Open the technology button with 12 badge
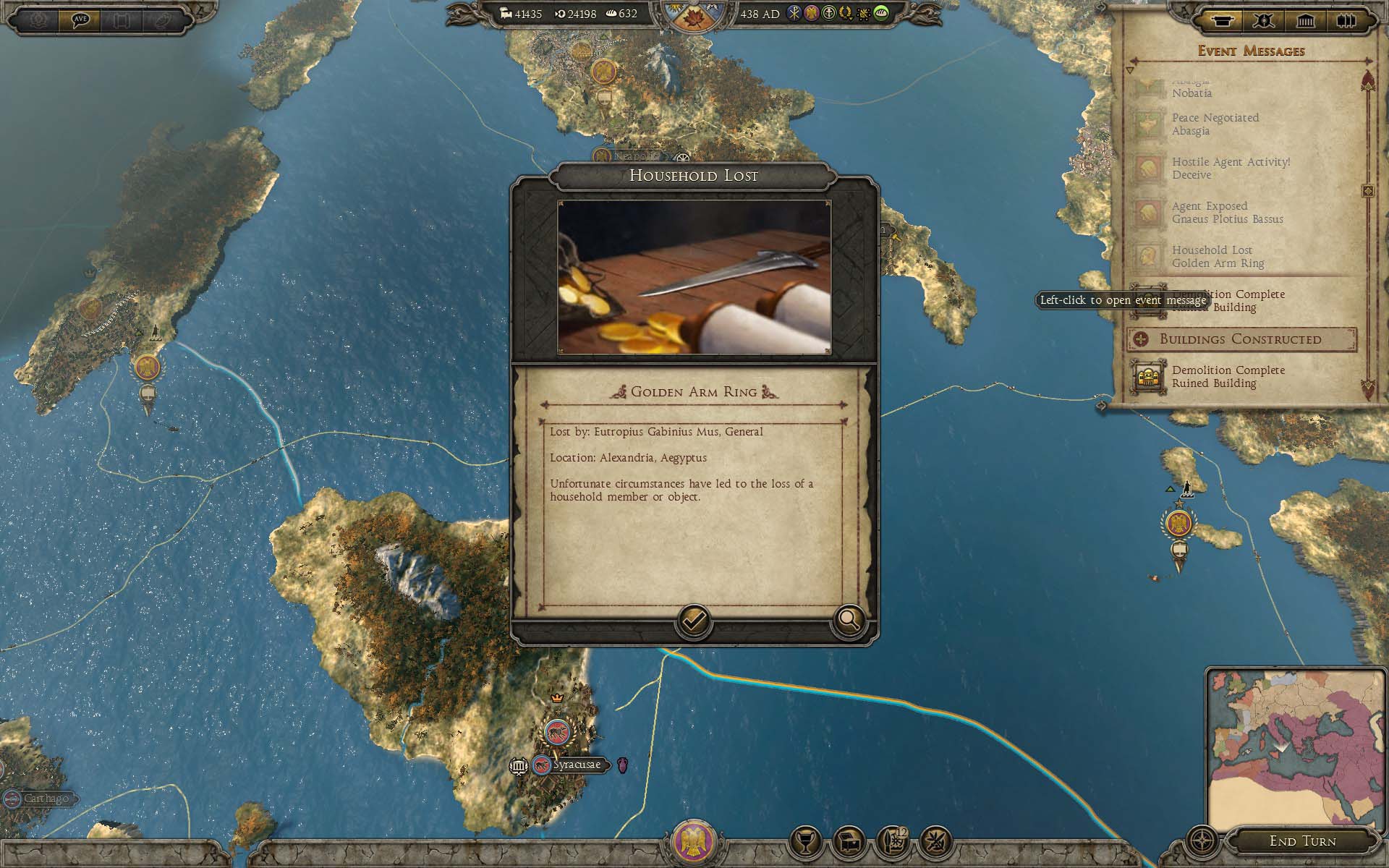 (893, 843)
